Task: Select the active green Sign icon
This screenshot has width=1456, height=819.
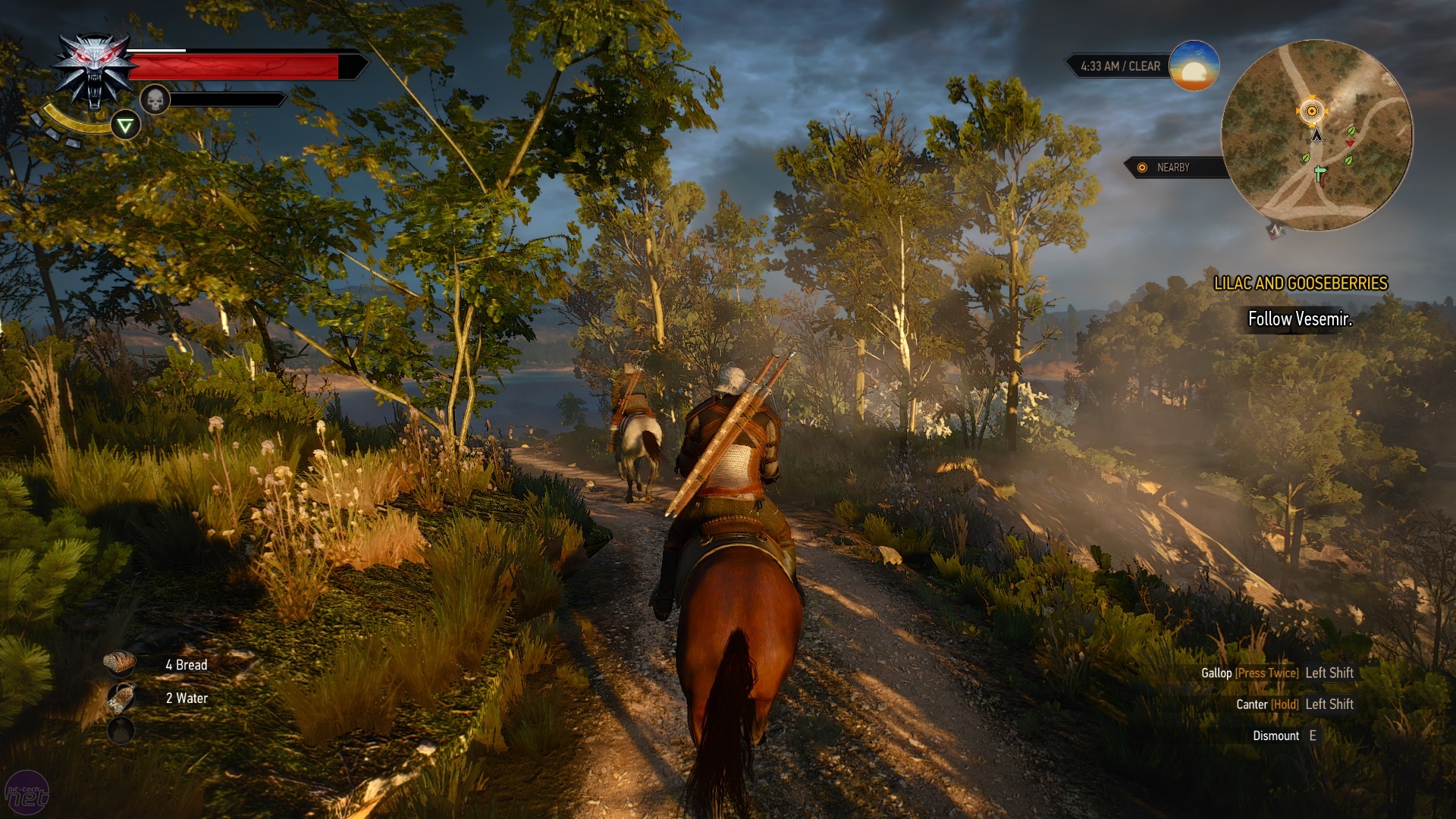Action: [x=127, y=124]
